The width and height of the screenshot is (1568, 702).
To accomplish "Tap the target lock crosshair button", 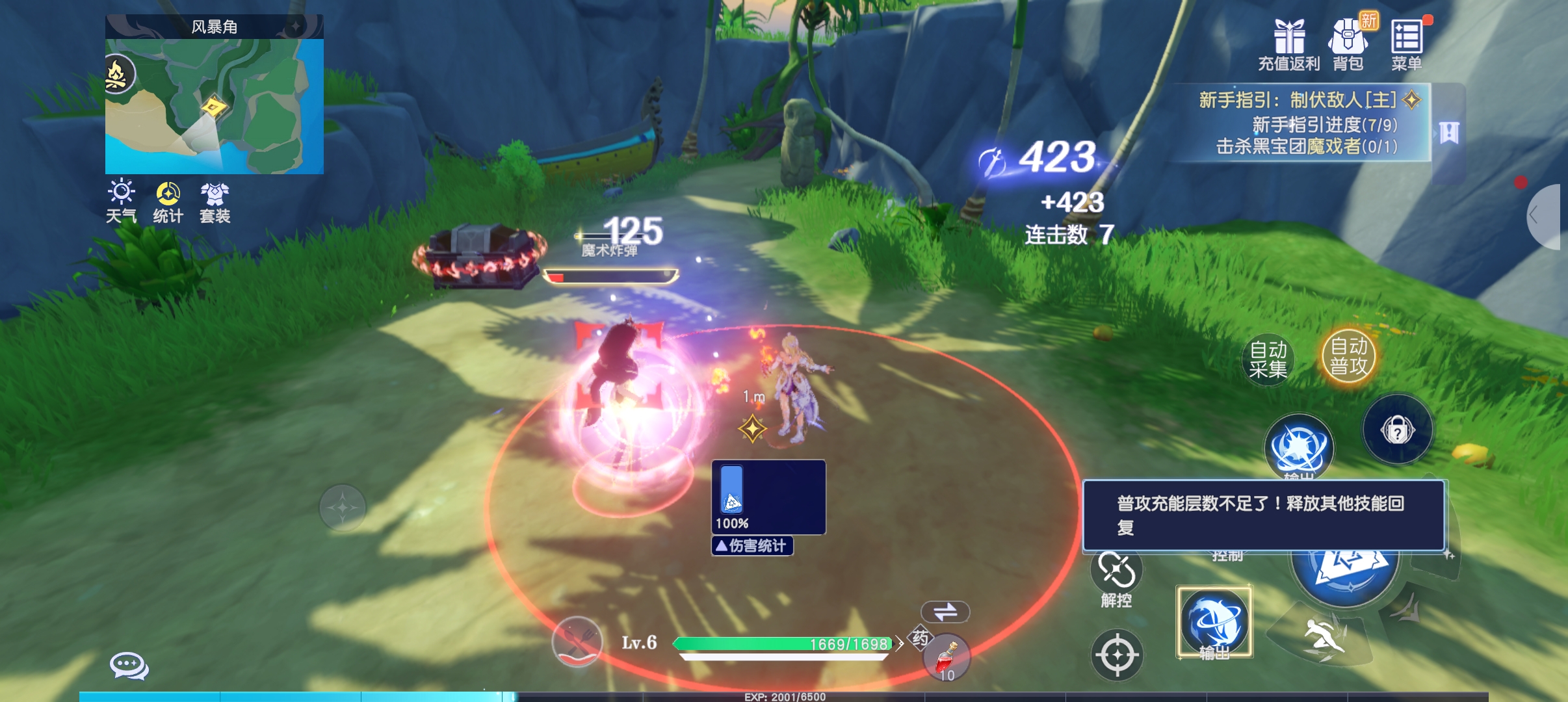I will (x=1117, y=655).
